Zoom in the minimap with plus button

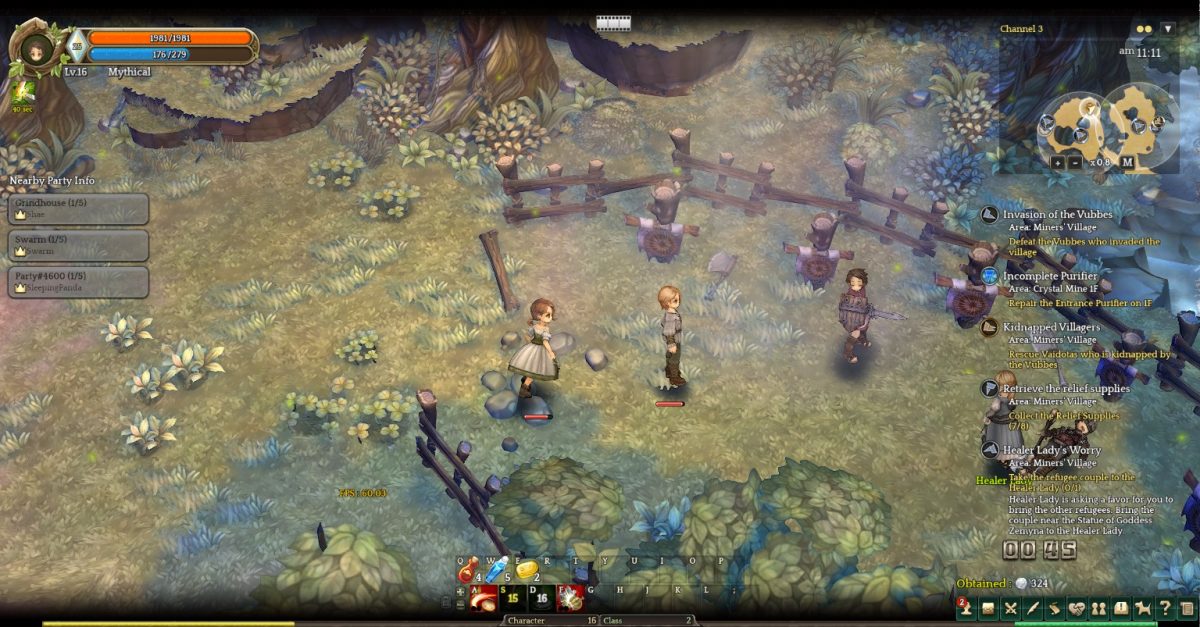tap(1057, 162)
